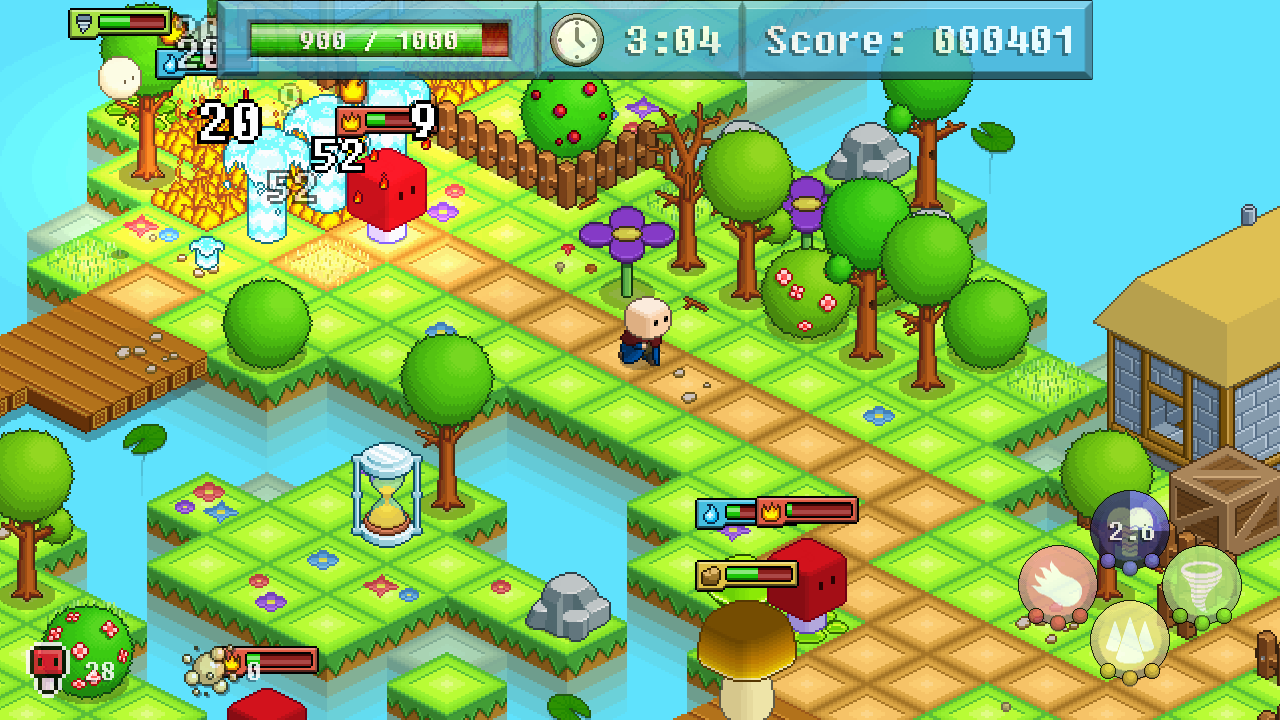This screenshot has height=720, width=1280.
Task: Cast the green tornado ability
Action: click(x=1201, y=584)
